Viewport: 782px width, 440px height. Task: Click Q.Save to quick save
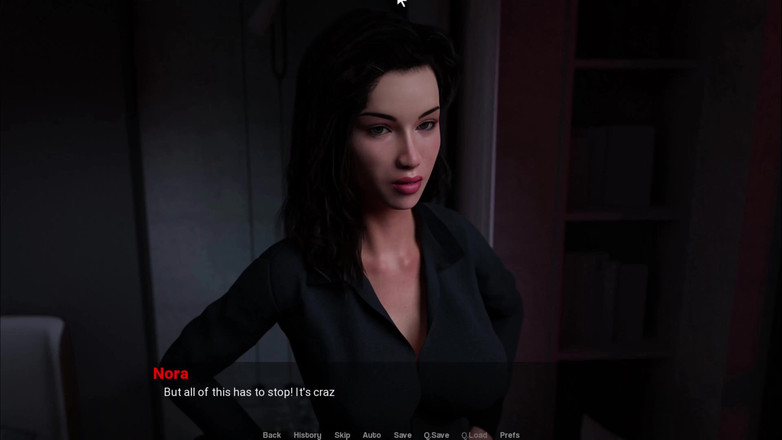(436, 435)
